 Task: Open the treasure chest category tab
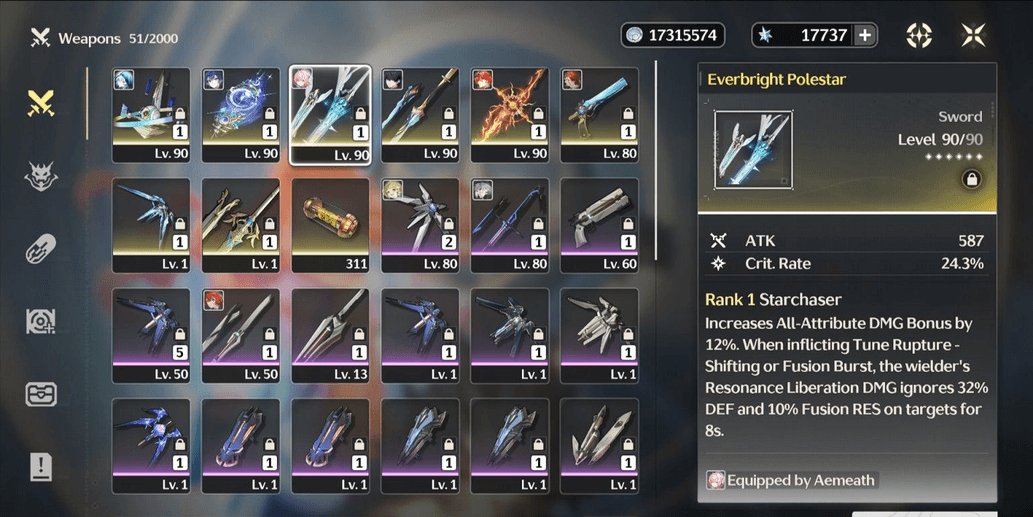(41, 394)
